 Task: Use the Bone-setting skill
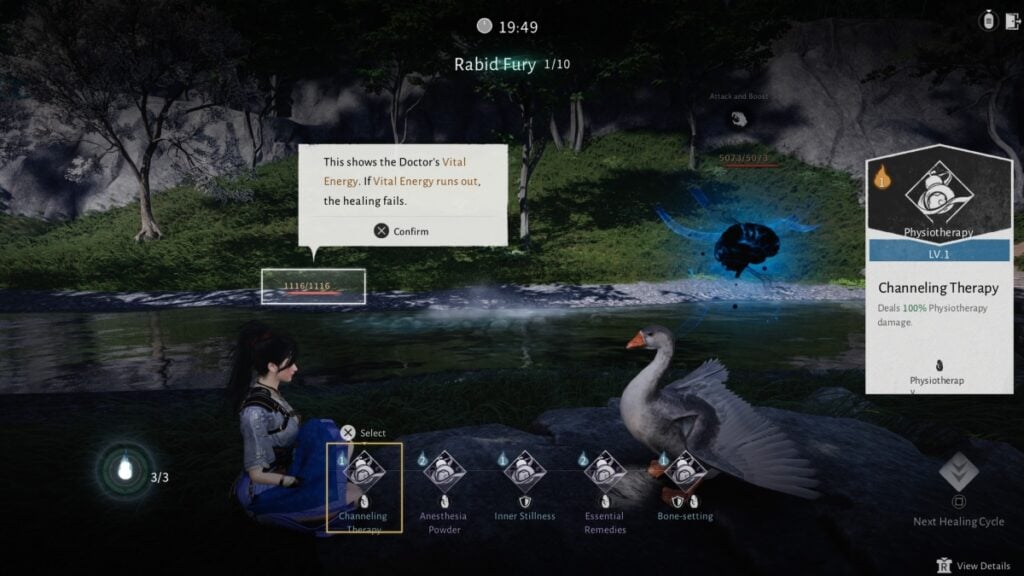pyautogui.click(x=685, y=472)
